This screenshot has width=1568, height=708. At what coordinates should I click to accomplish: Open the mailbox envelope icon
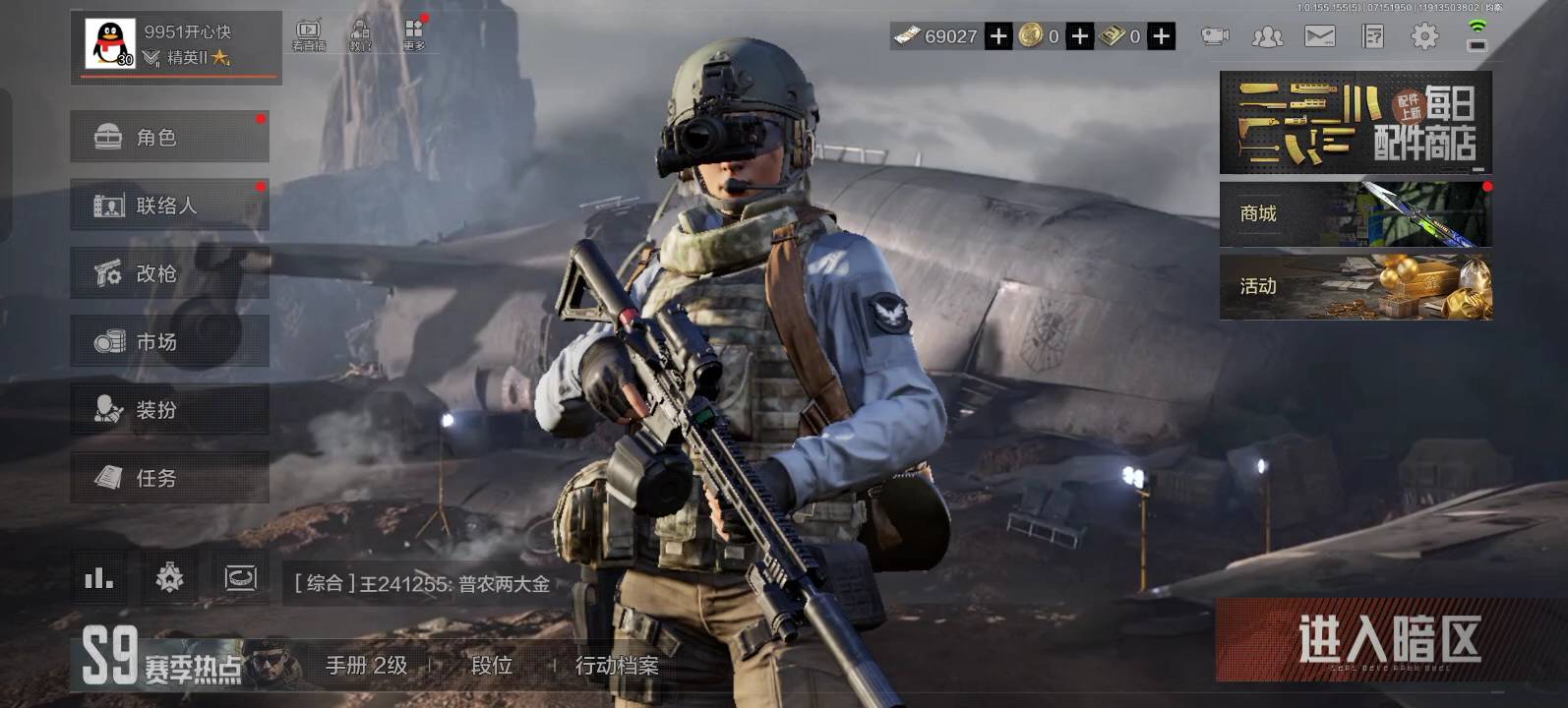[x=1319, y=36]
